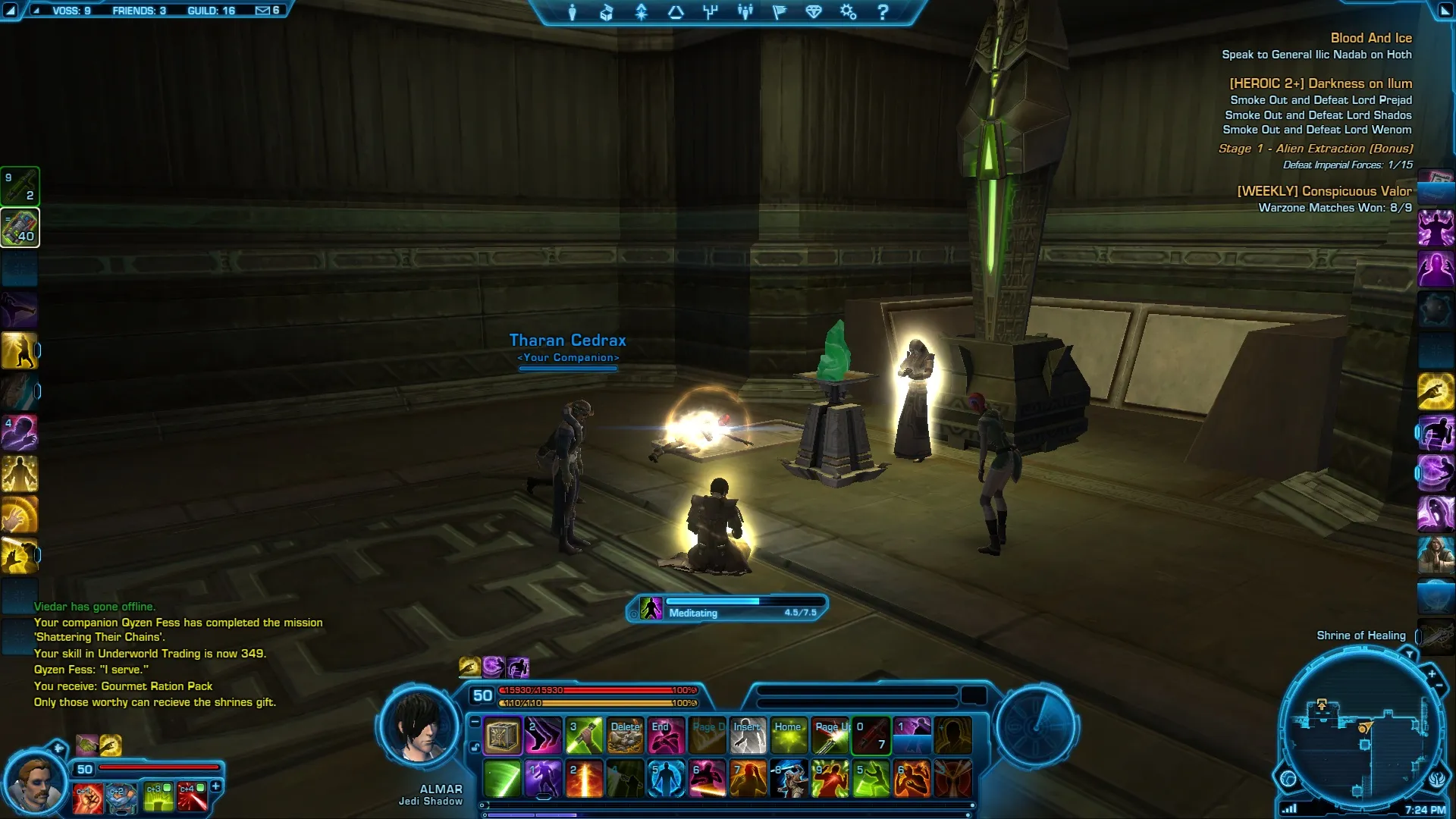1456x819 pixels.
Task: Open preferences via the gear icon
Action: [848, 12]
